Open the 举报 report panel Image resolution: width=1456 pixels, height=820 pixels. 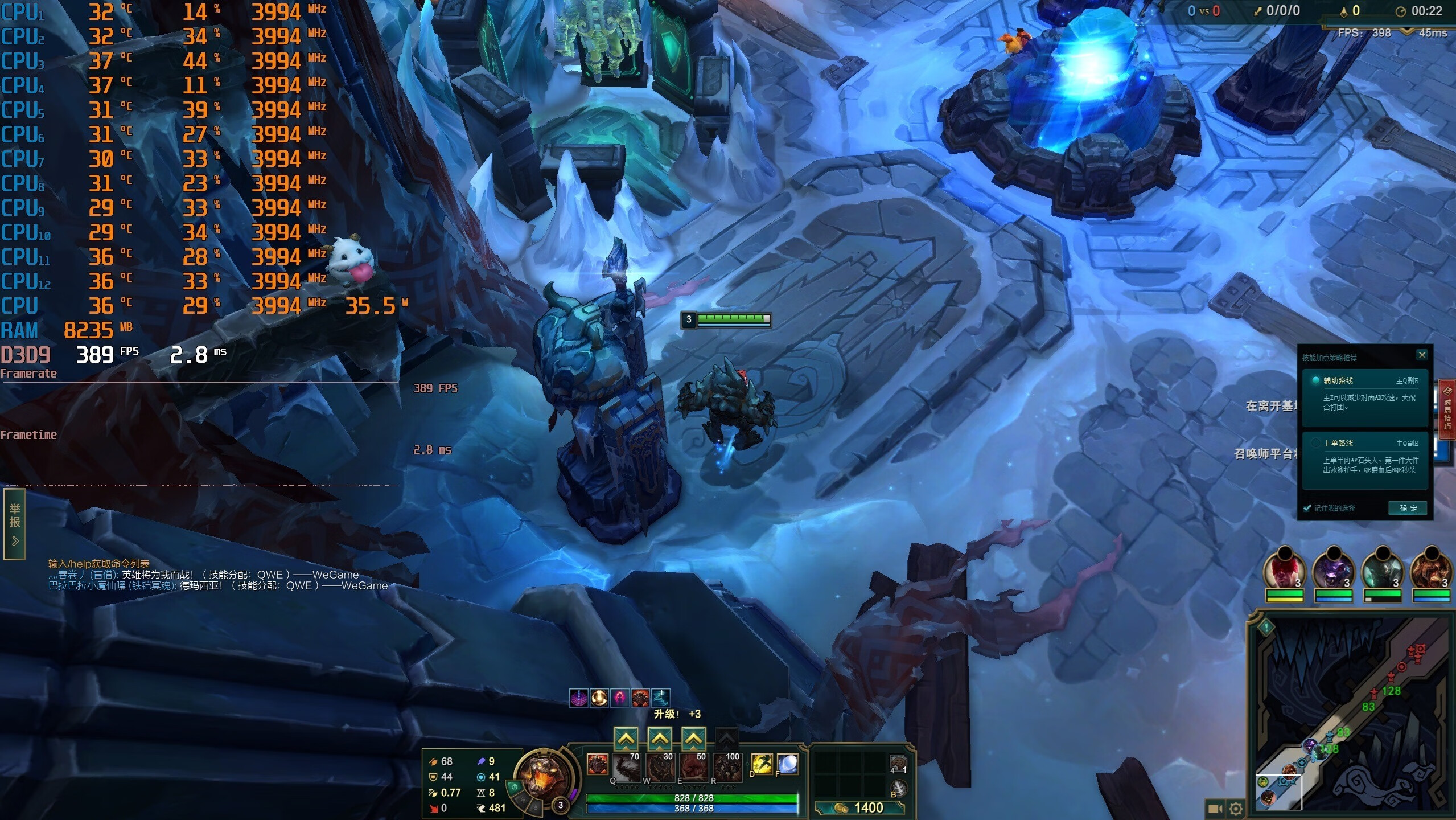[15, 524]
